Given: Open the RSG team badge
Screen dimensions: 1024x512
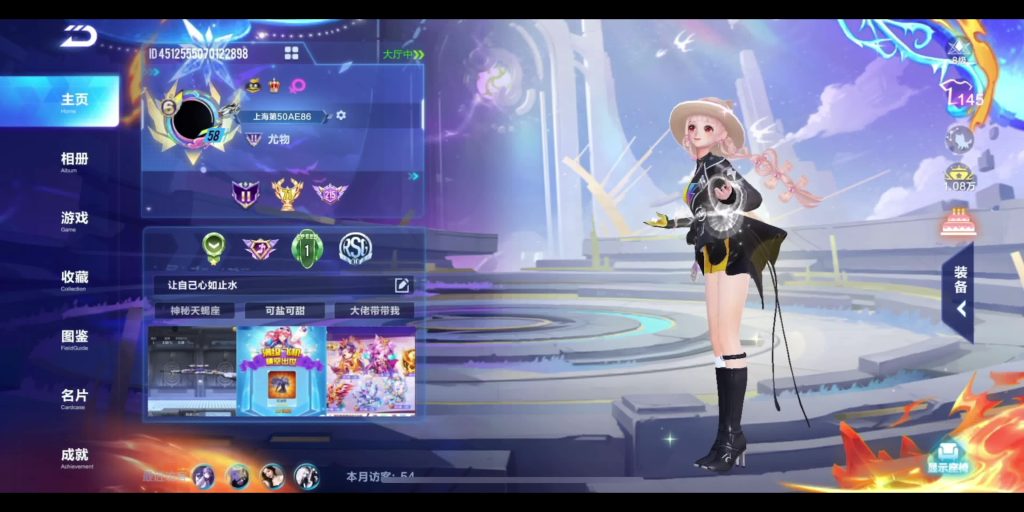Looking at the screenshot, I should coord(355,248).
